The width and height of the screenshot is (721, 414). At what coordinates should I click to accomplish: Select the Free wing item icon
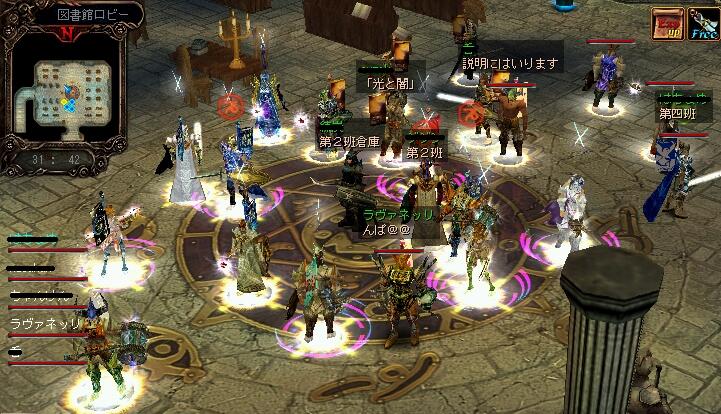point(701,23)
